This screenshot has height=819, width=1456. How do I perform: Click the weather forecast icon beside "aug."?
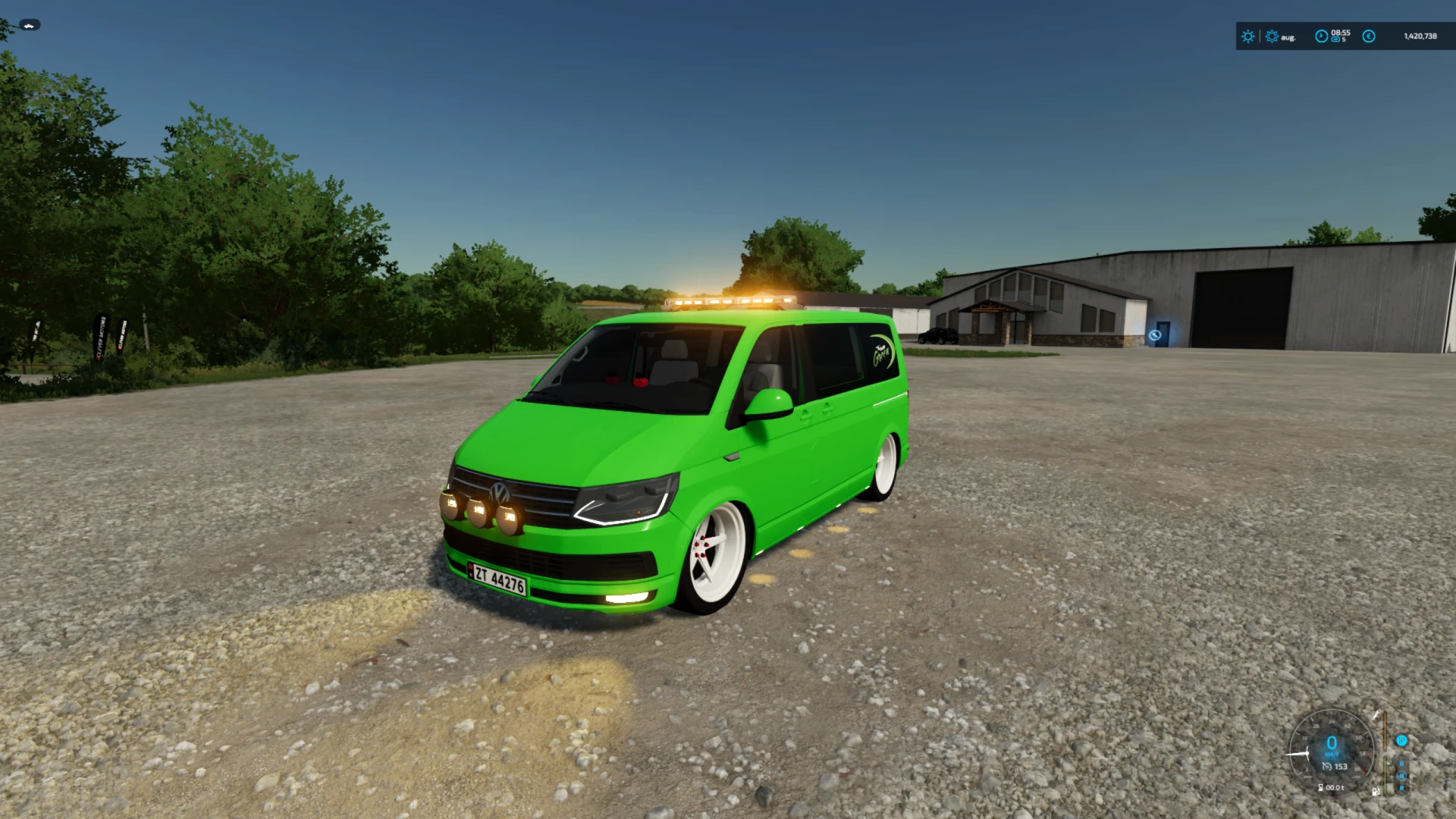point(1272,36)
